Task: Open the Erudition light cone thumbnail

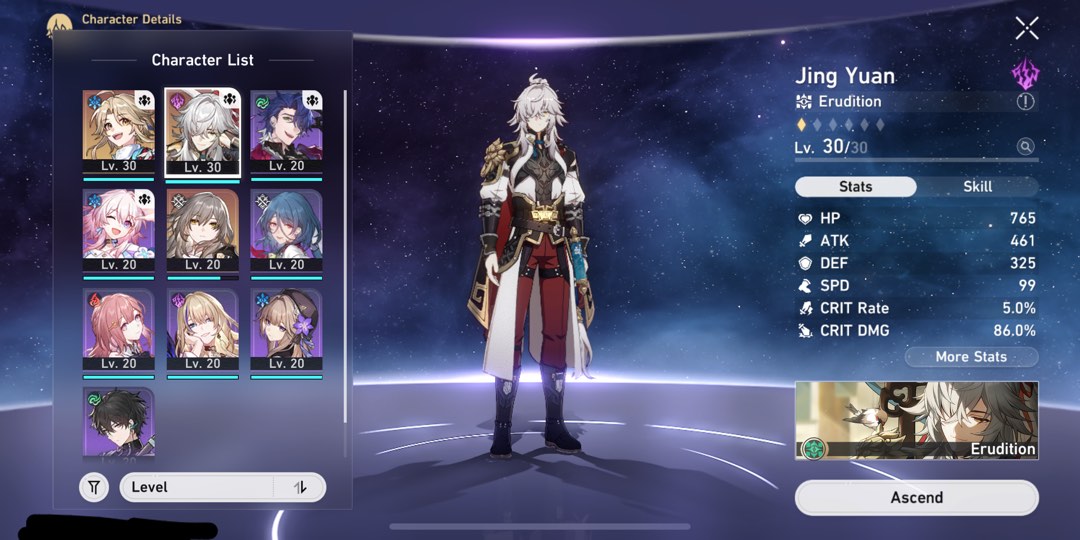Action: tap(916, 420)
